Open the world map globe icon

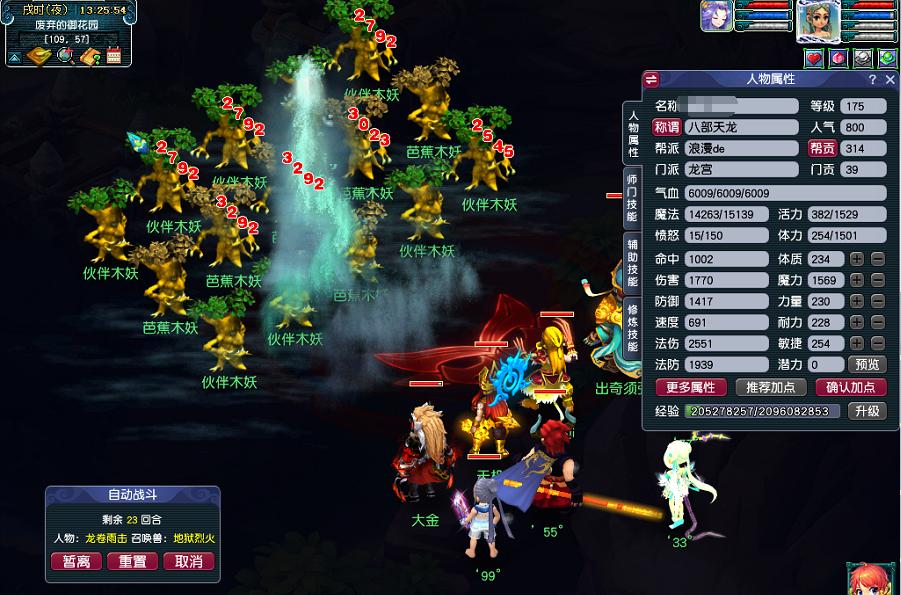click(x=66, y=56)
